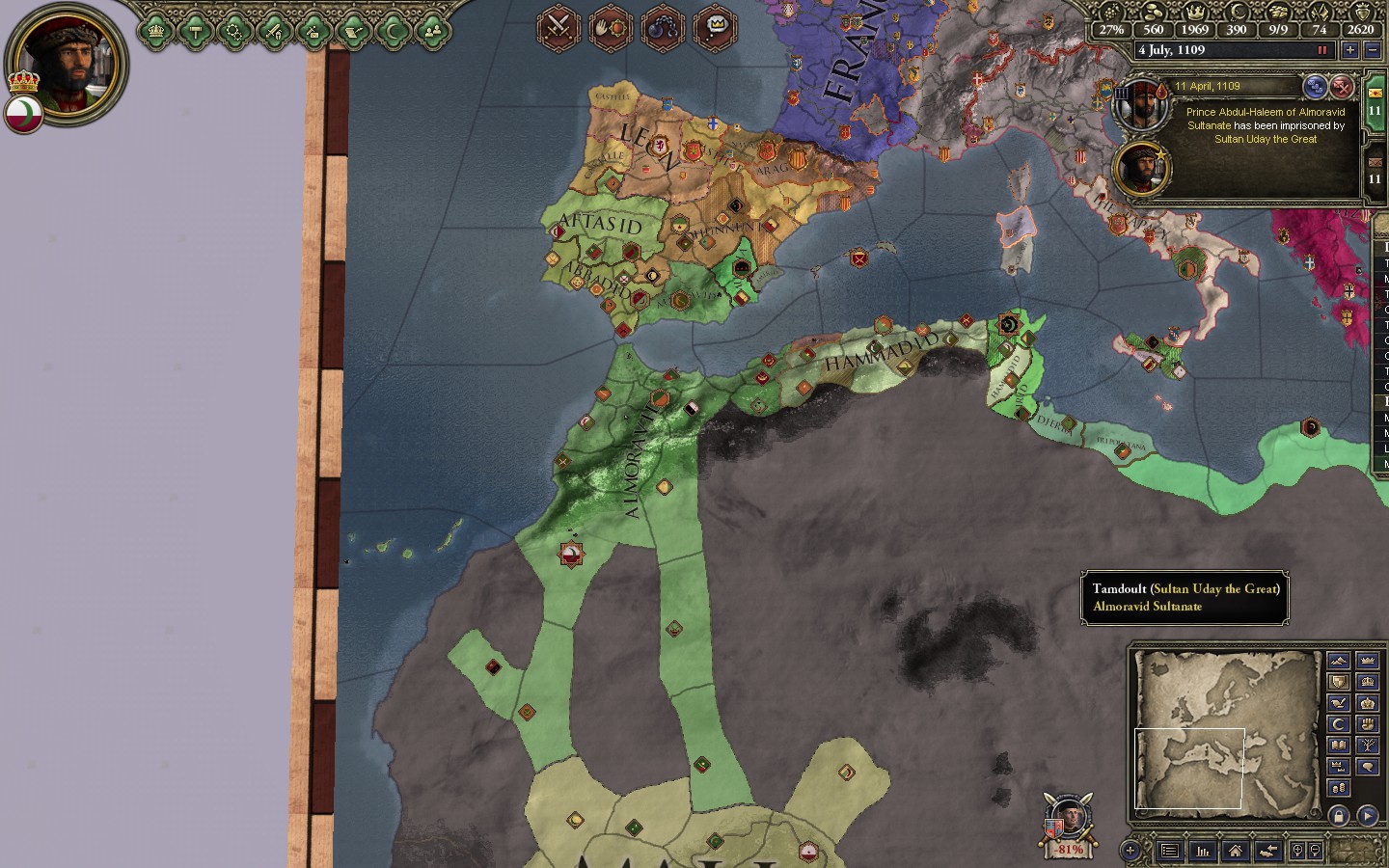
Task: Open the crown tab in the green top bar
Action: [155, 31]
